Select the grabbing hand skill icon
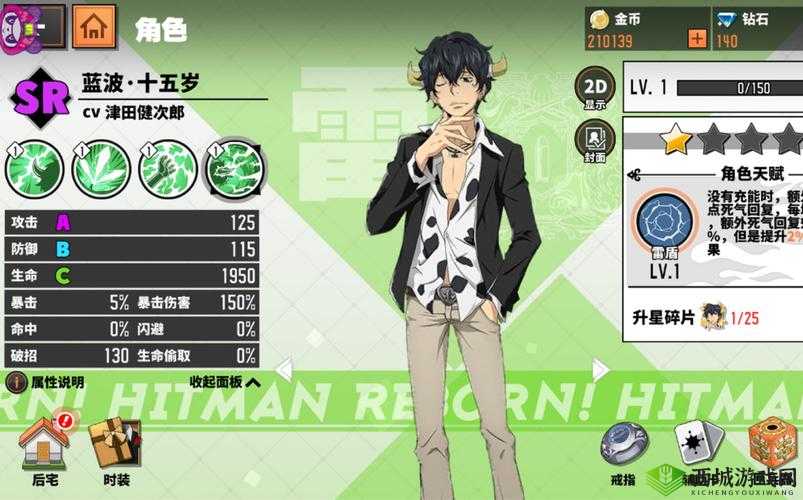The image size is (803, 500). [167, 166]
